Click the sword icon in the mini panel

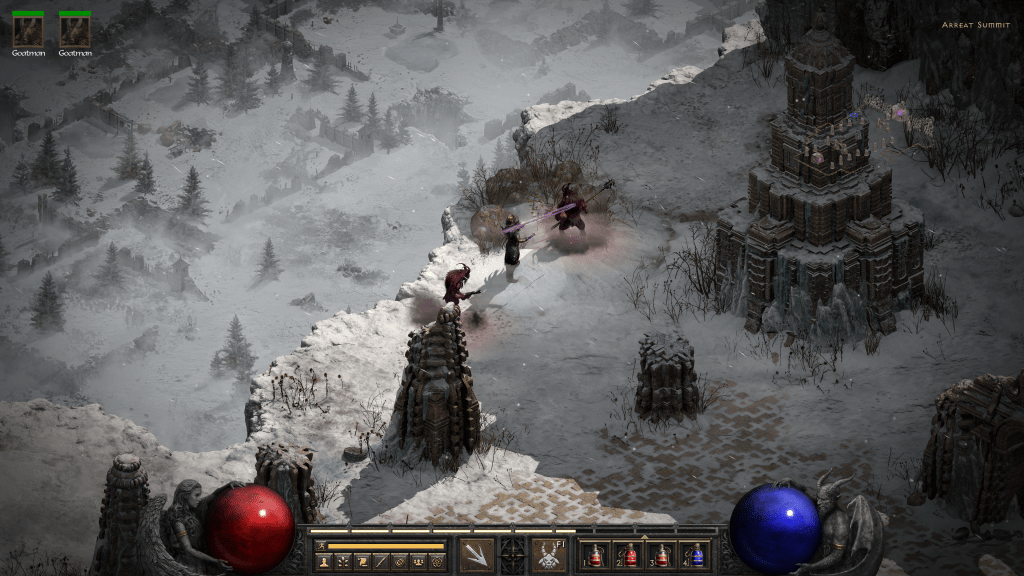pos(379,562)
